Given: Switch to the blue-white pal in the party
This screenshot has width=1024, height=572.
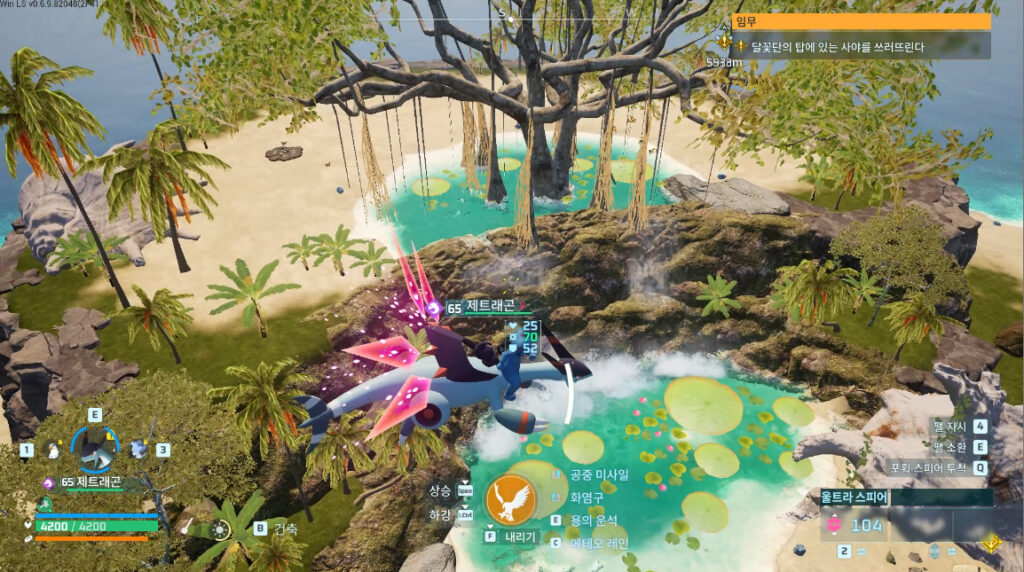Looking at the screenshot, I should [x=138, y=450].
